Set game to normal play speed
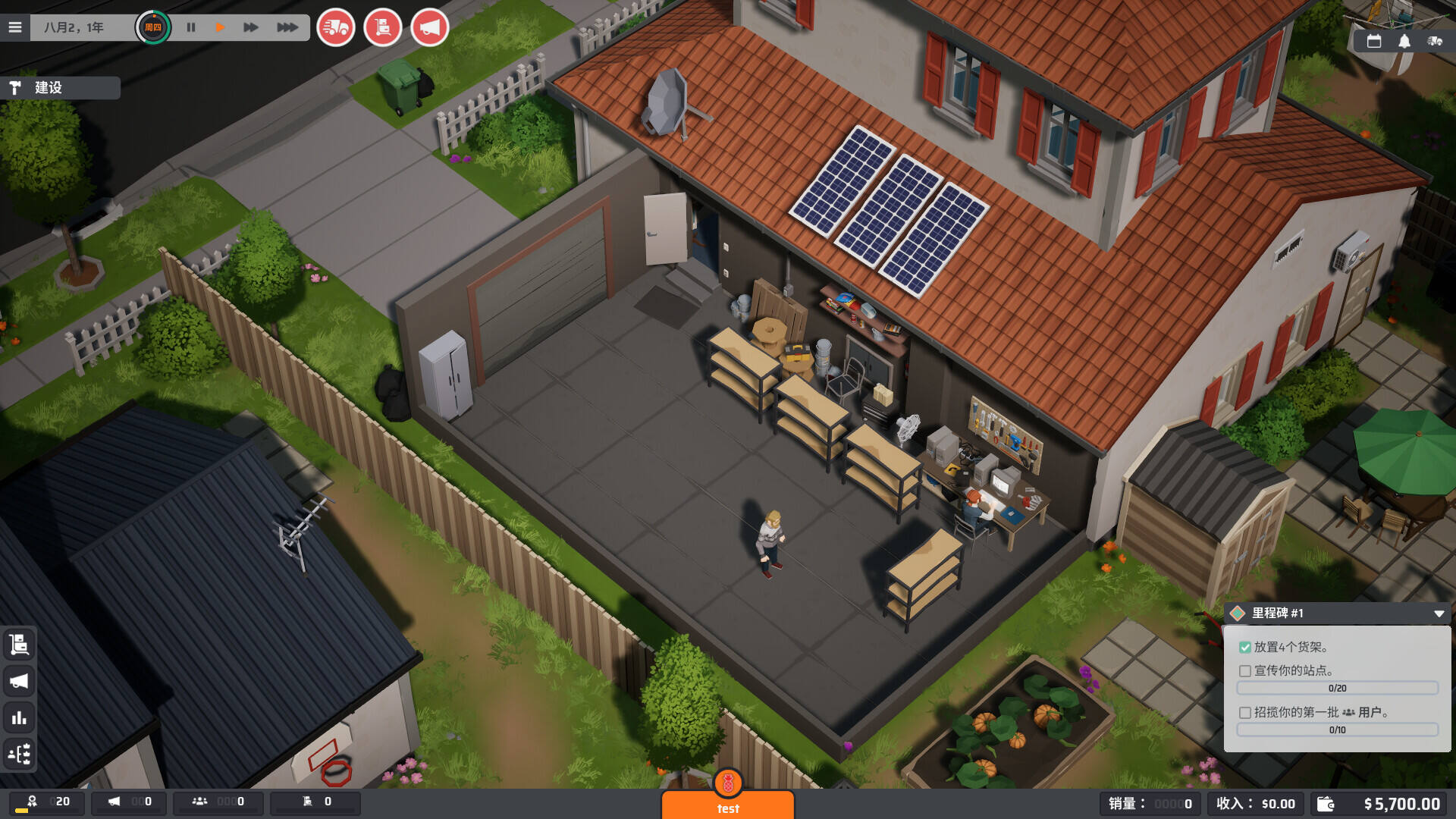1456x819 pixels. pos(220,27)
